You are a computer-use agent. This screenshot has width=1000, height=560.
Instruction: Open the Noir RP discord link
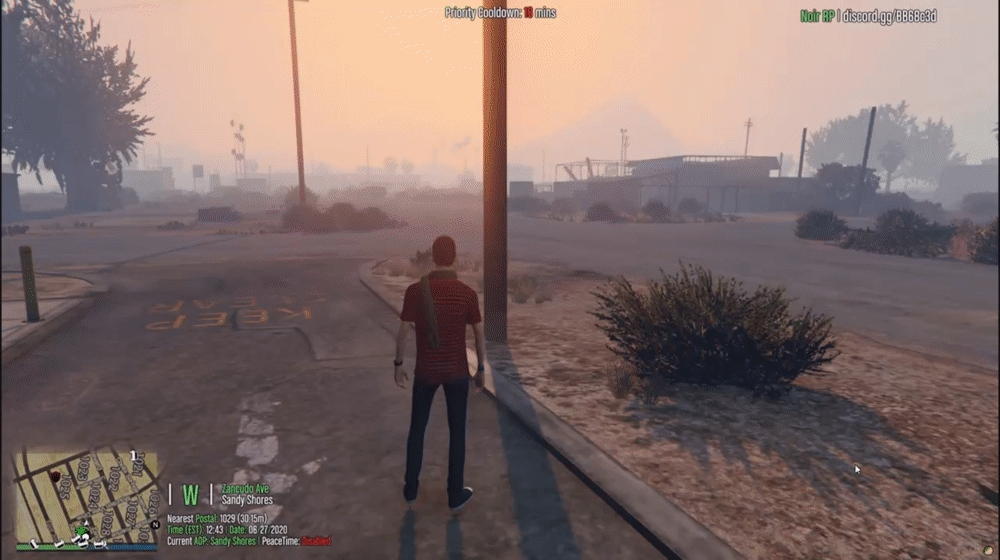[868, 16]
